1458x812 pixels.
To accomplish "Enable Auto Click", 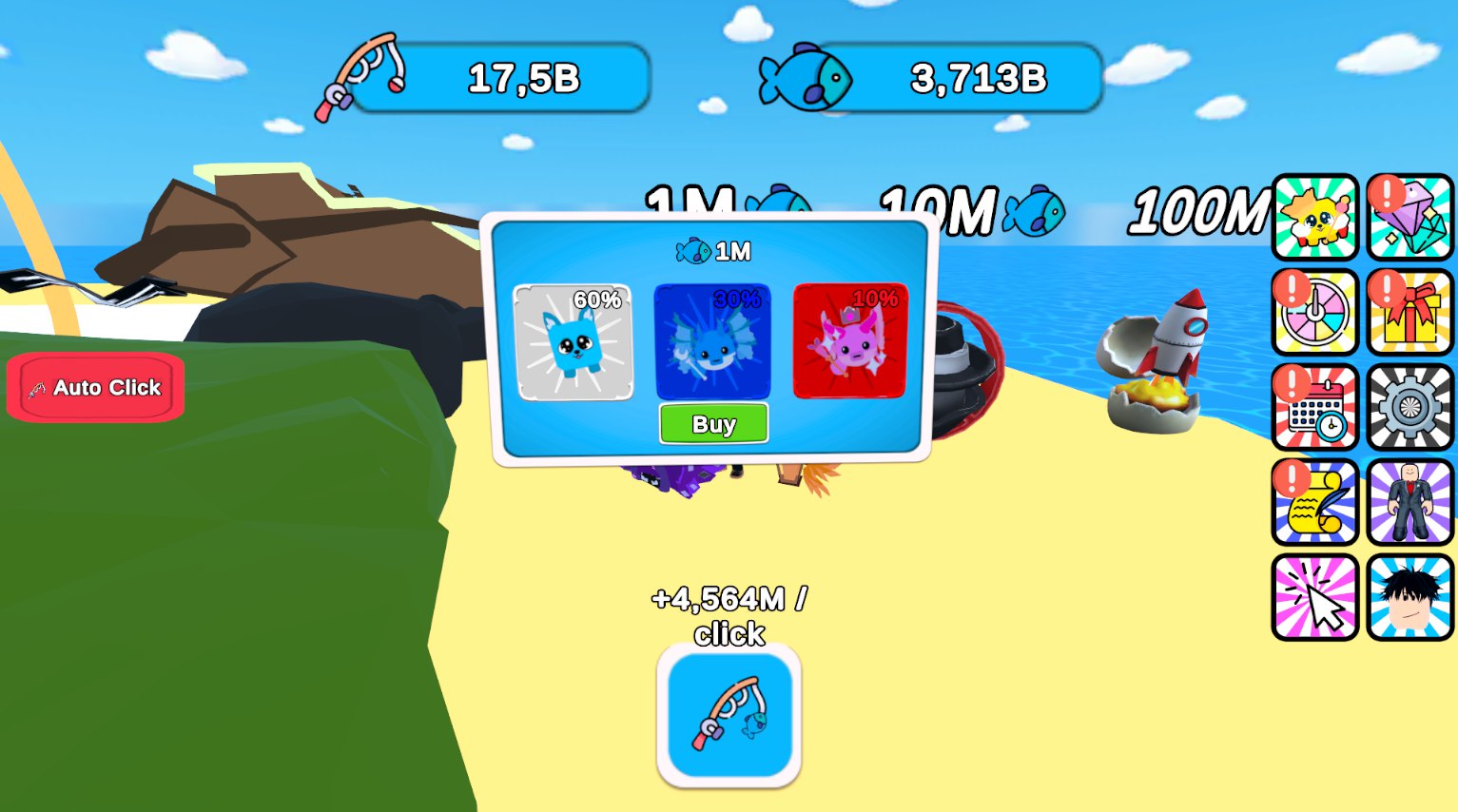I will point(94,387).
